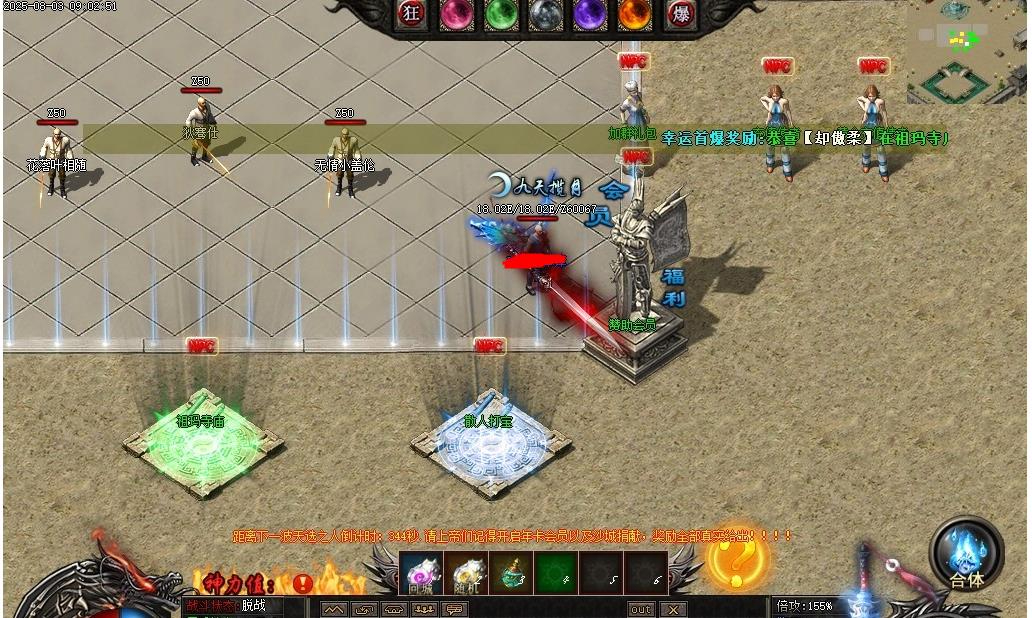Image resolution: width=1032 pixels, height=618 pixels.
Task: Use the 回城 return scroll slot
Action: (x=421, y=574)
